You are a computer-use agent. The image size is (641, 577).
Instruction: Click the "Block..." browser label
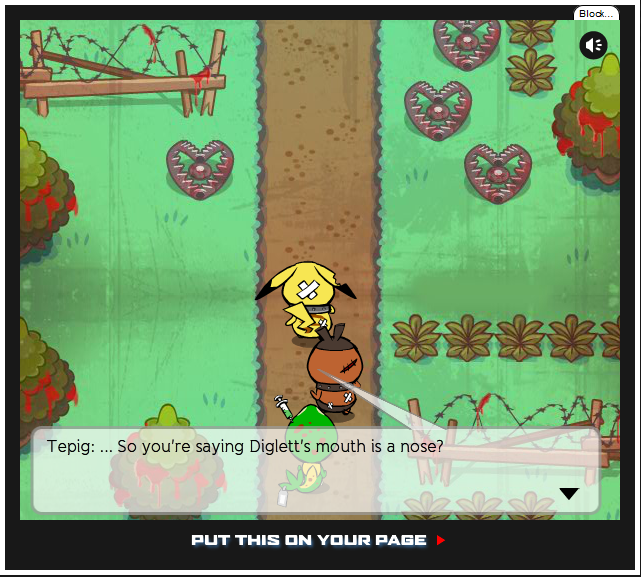(x=596, y=14)
